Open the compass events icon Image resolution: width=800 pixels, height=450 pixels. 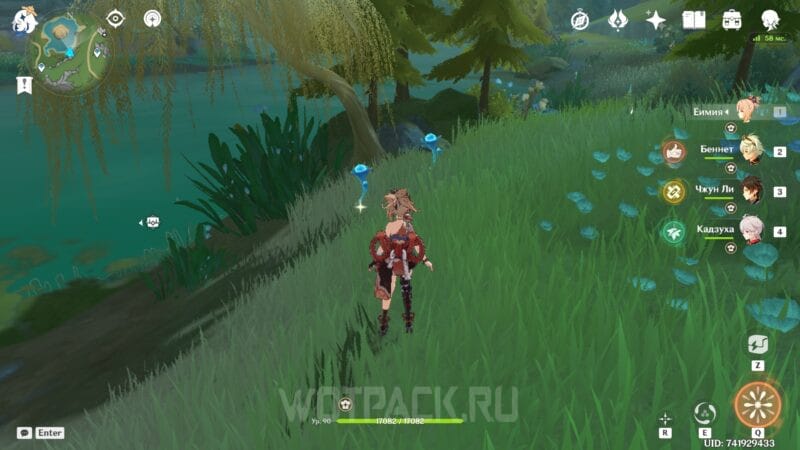pyautogui.click(x=581, y=20)
